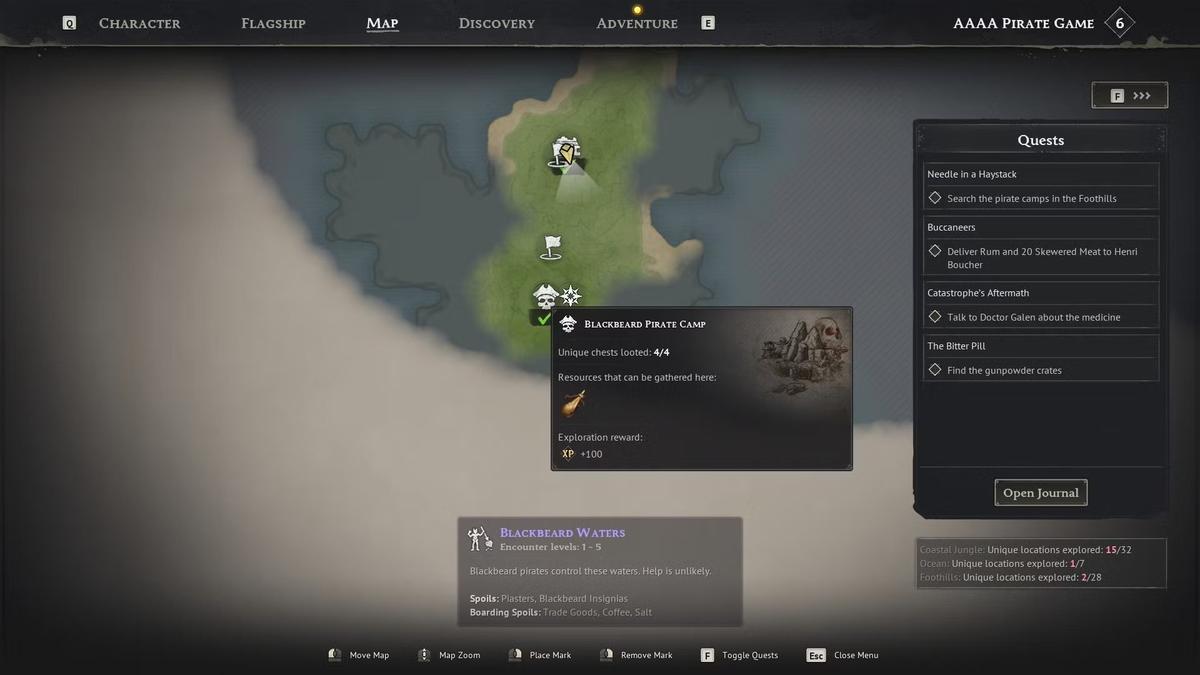Viewport: 1200px width, 675px height.
Task: Click the level 6 diamond badge
Action: [1119, 23]
